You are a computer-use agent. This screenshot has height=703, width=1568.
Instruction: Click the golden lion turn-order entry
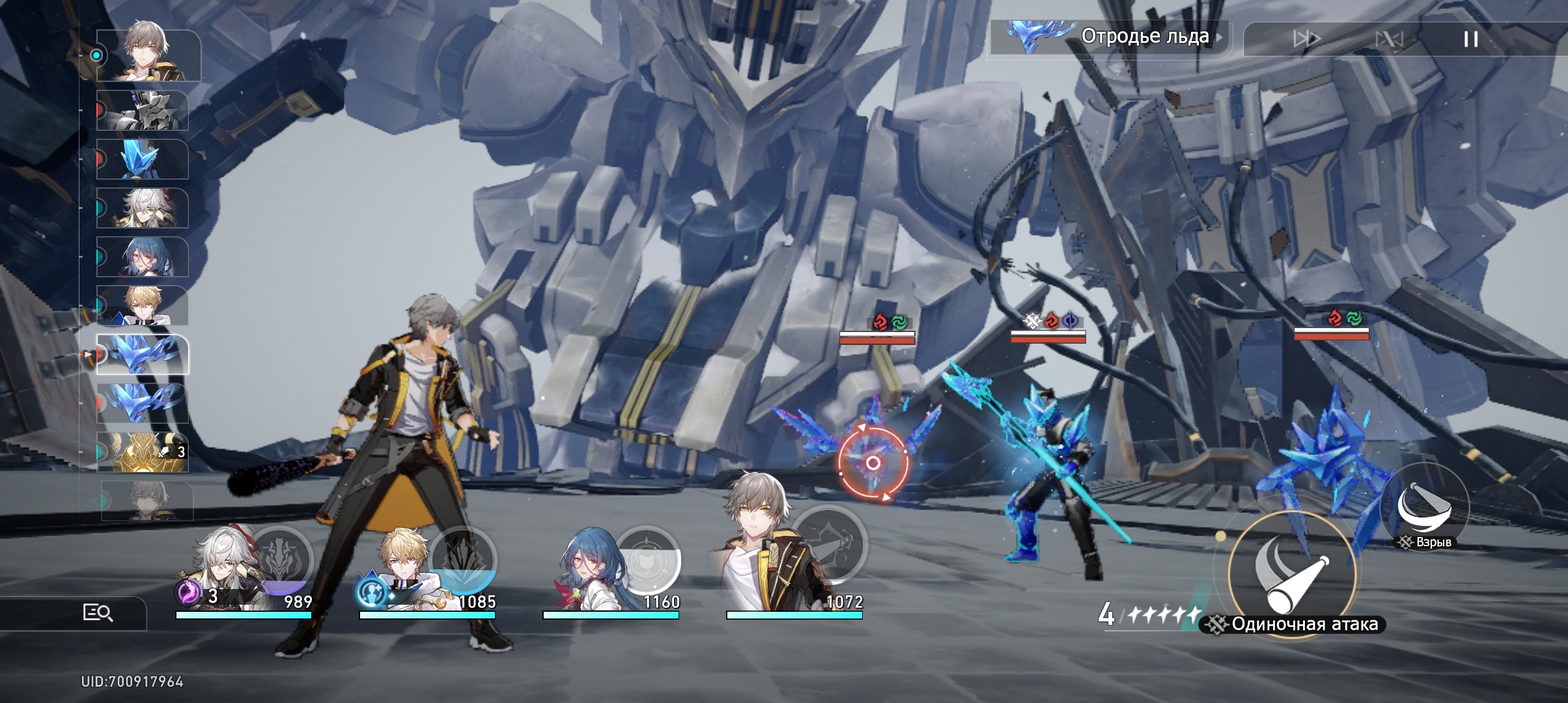point(143,451)
